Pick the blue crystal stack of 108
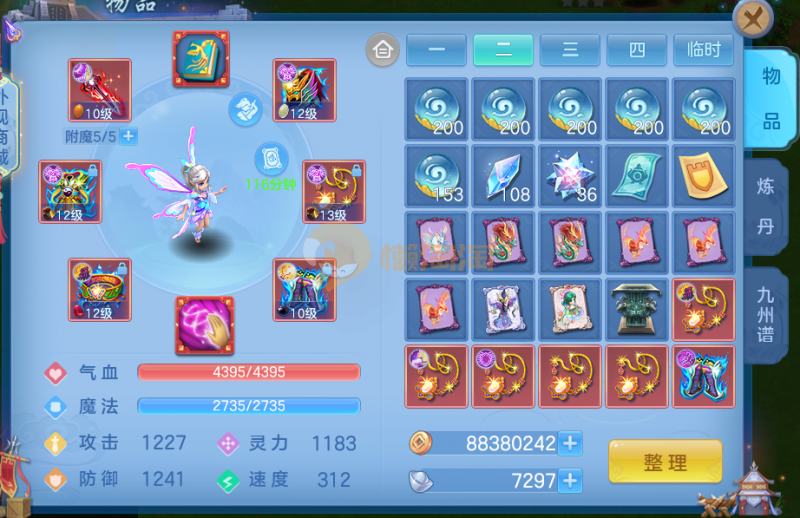This screenshot has width=800, height=518. (503, 176)
